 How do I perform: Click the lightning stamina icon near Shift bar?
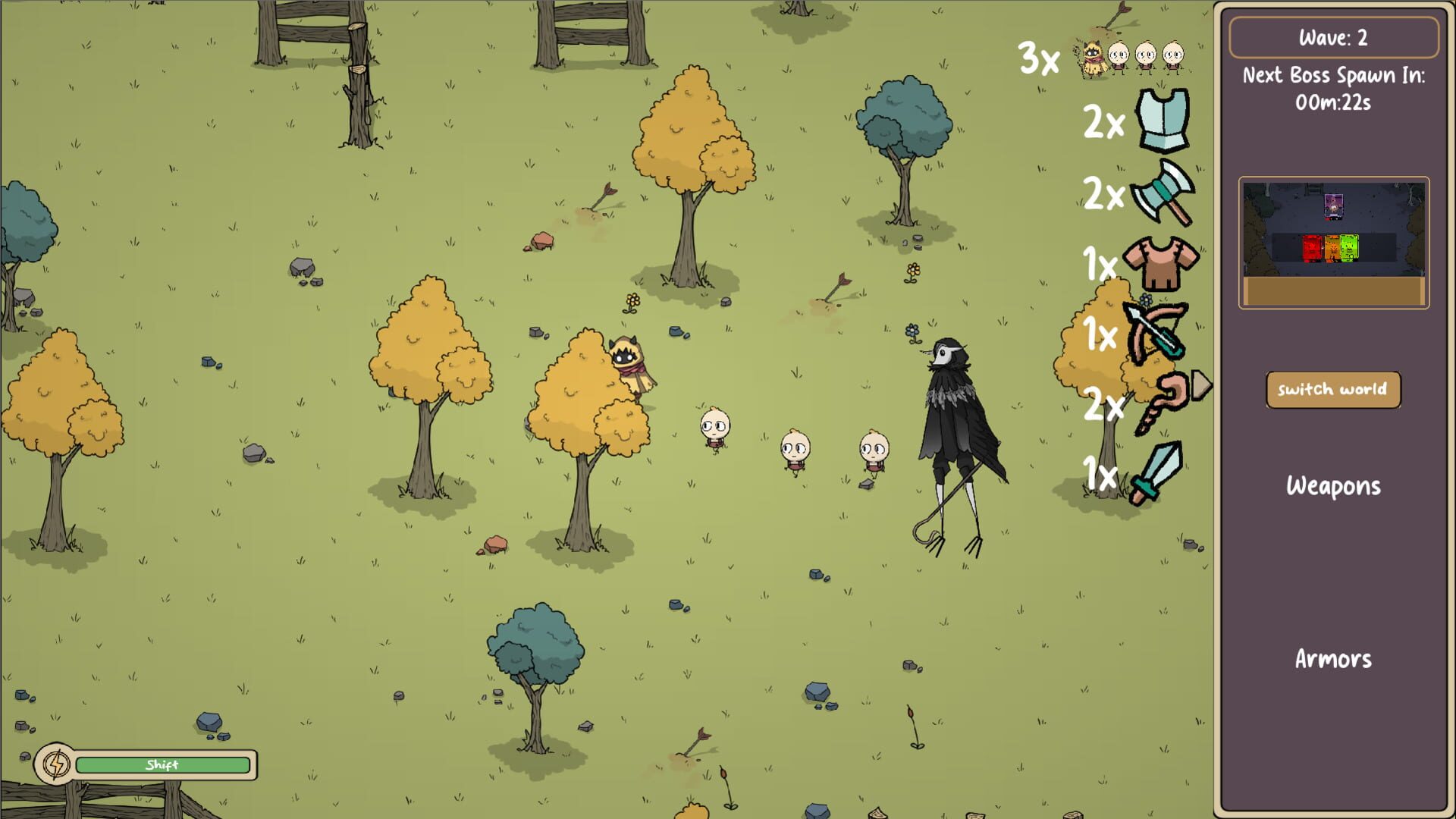point(57,764)
